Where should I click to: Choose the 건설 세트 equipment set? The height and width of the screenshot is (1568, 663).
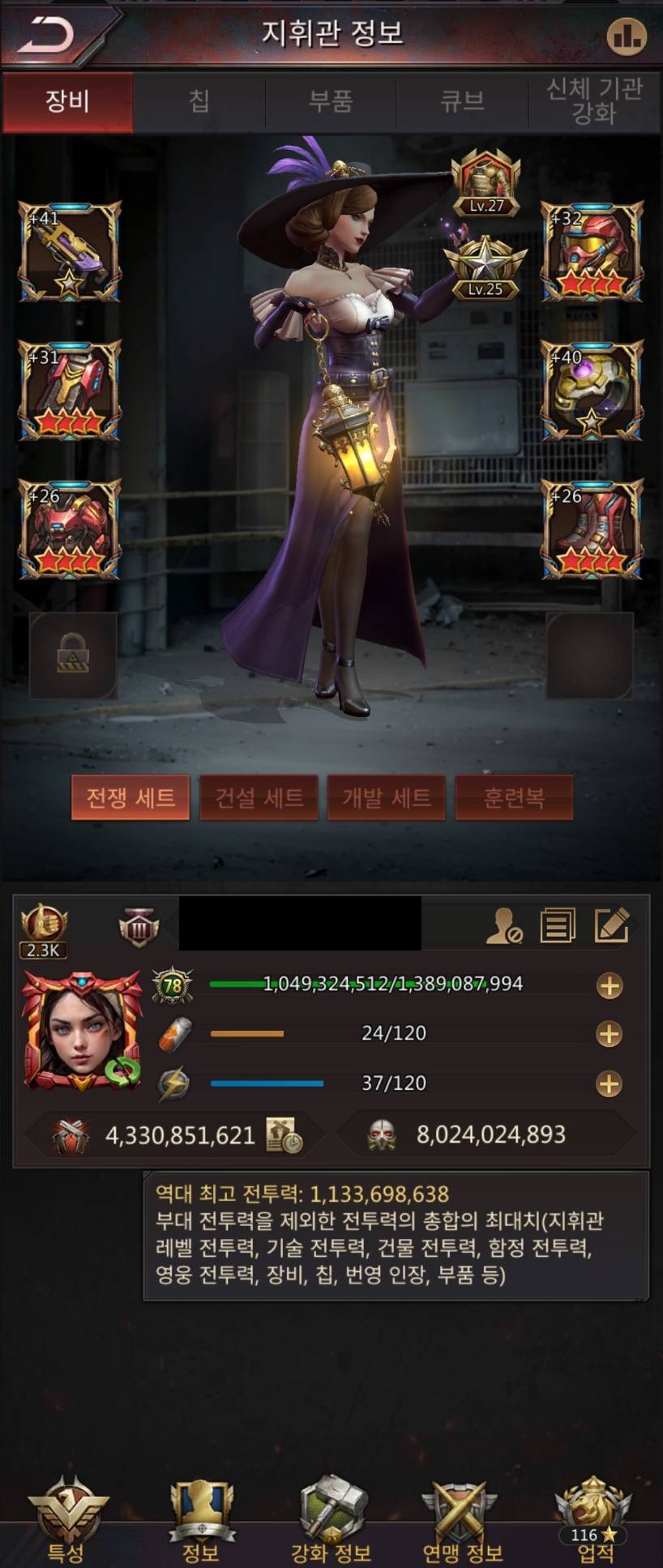tap(259, 797)
